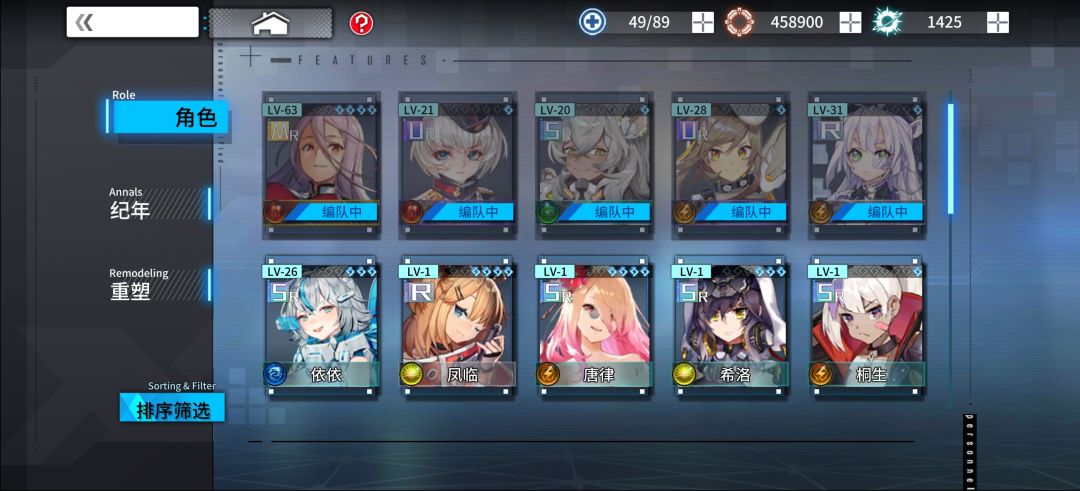Add more stamina next to 49/89

tap(703, 22)
